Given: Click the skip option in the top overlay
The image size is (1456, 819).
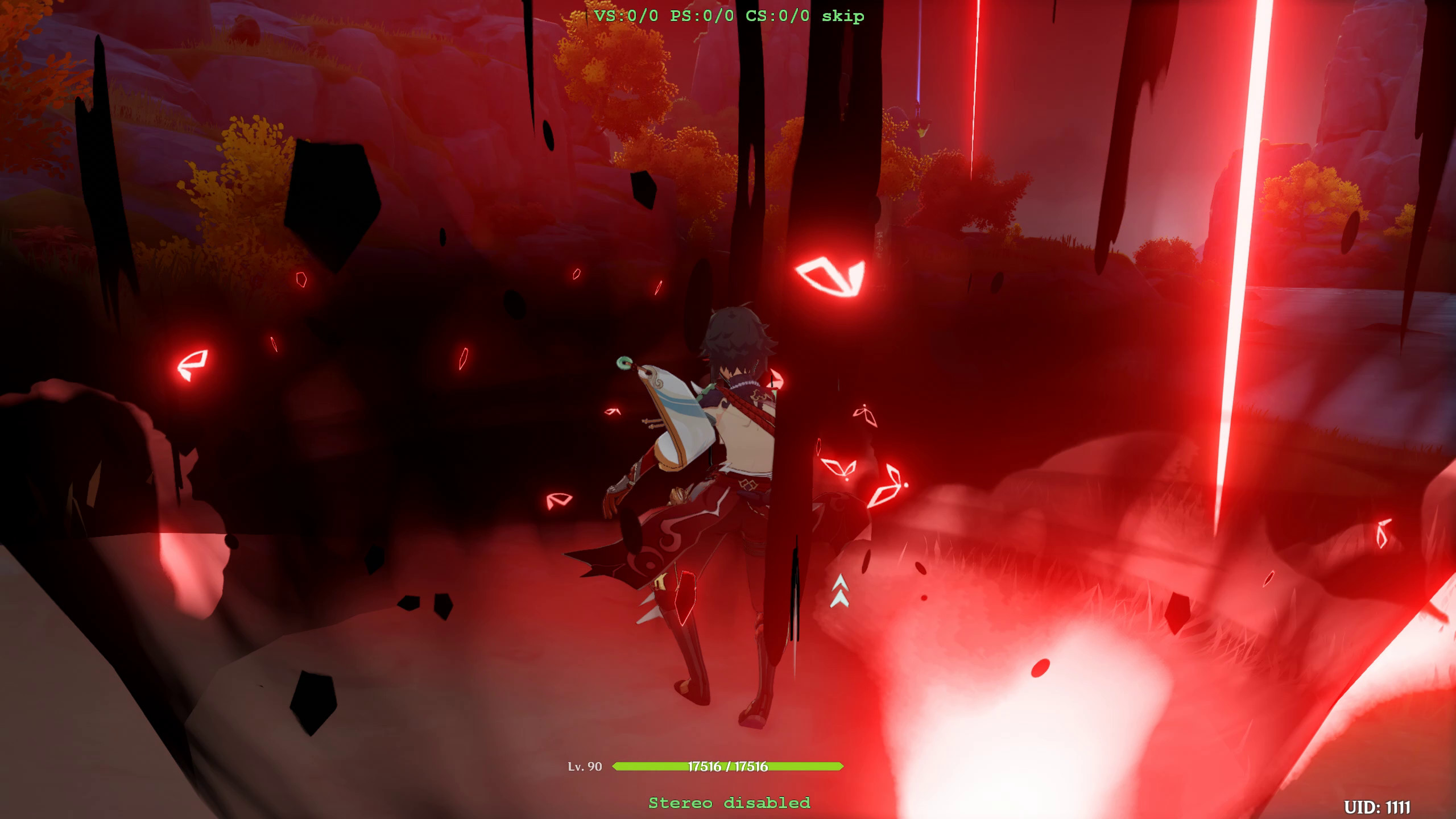Looking at the screenshot, I should [x=842, y=16].
